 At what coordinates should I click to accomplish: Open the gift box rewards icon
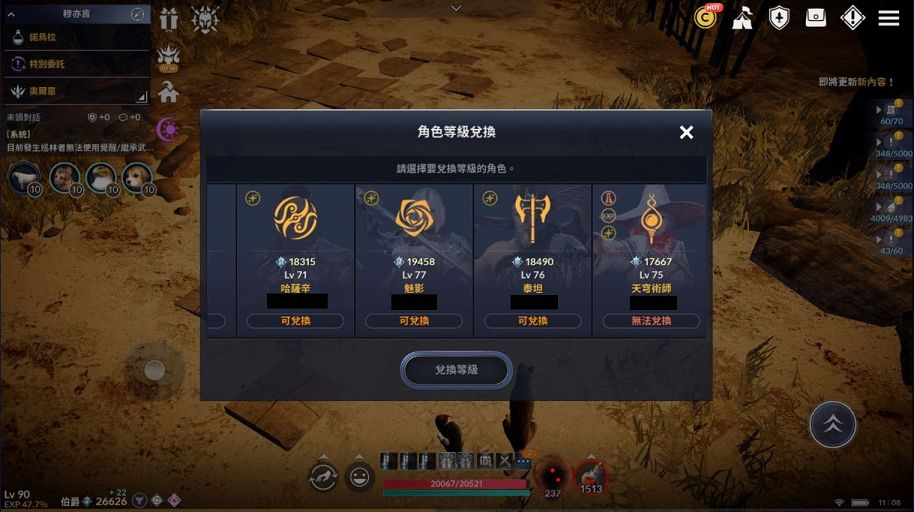pyautogui.click(x=169, y=18)
